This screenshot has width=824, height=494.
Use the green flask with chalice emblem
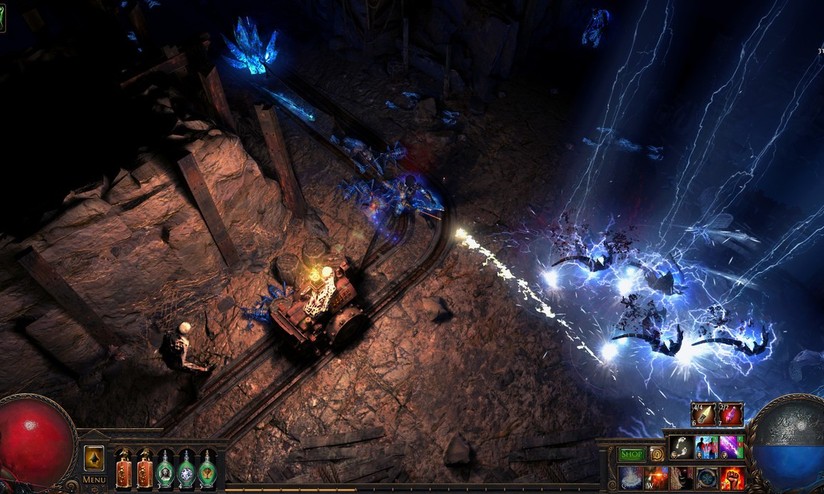tap(206, 469)
